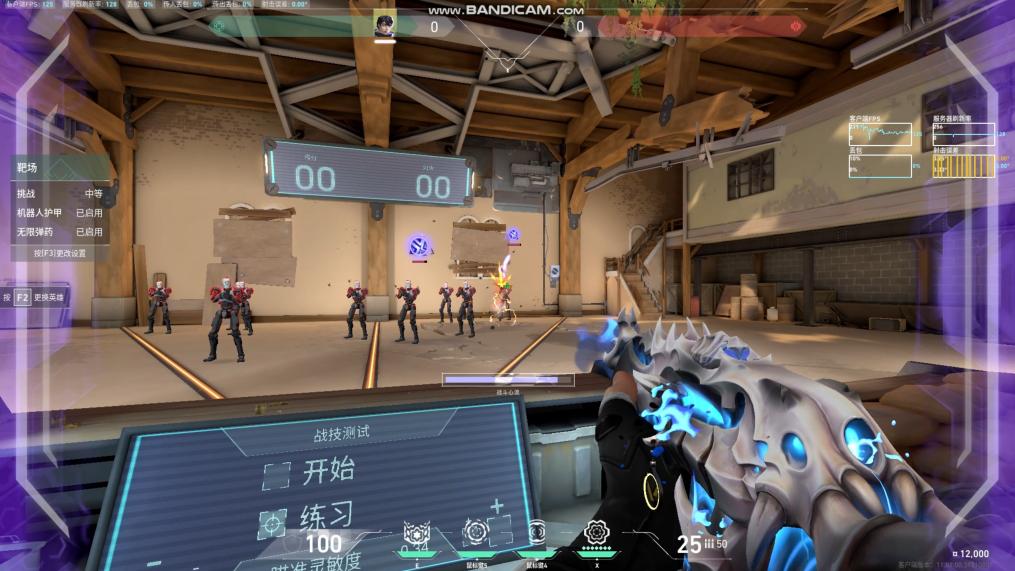Image resolution: width=1015 pixels, height=571 pixels.
Task: Toggle the 机器人护甲 (bot armor) setting row
Action: (x=59, y=212)
